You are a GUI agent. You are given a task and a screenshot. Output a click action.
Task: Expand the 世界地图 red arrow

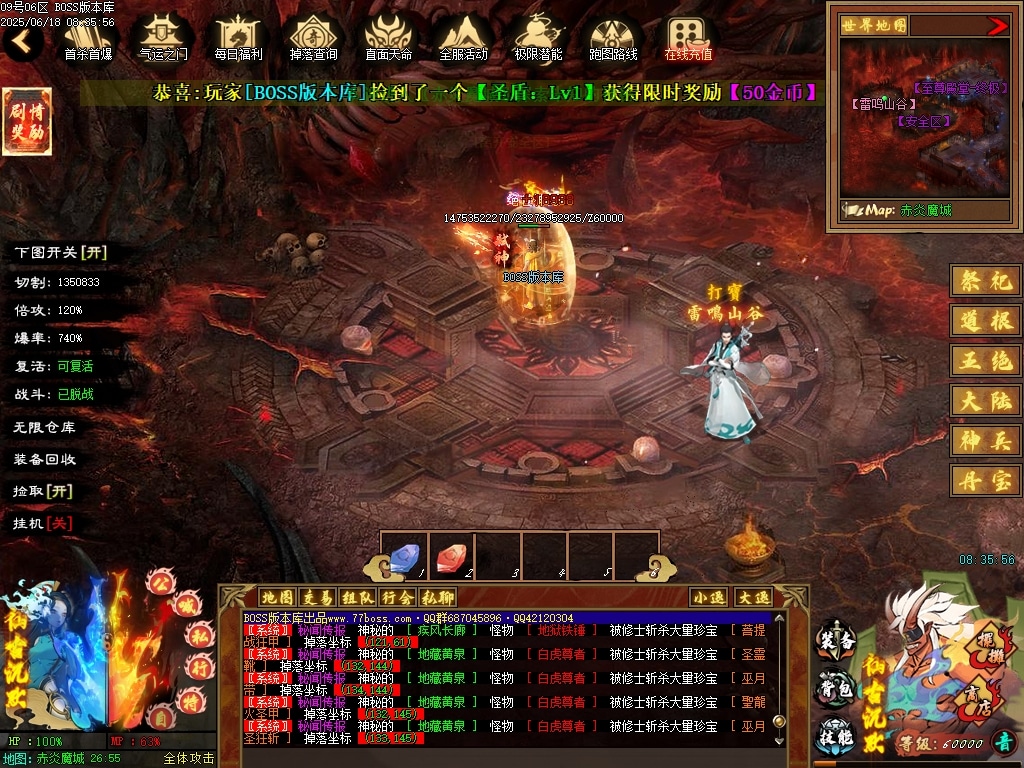click(997, 26)
